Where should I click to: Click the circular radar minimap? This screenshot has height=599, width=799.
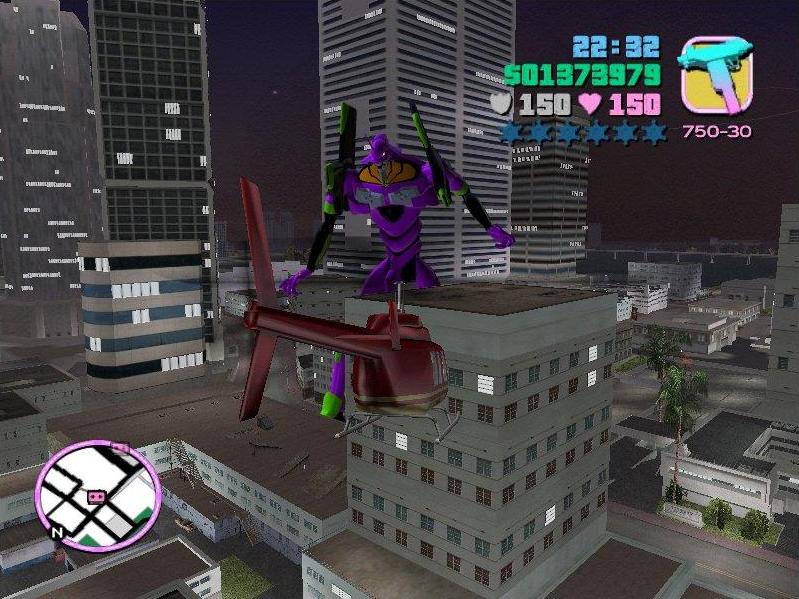98,494
